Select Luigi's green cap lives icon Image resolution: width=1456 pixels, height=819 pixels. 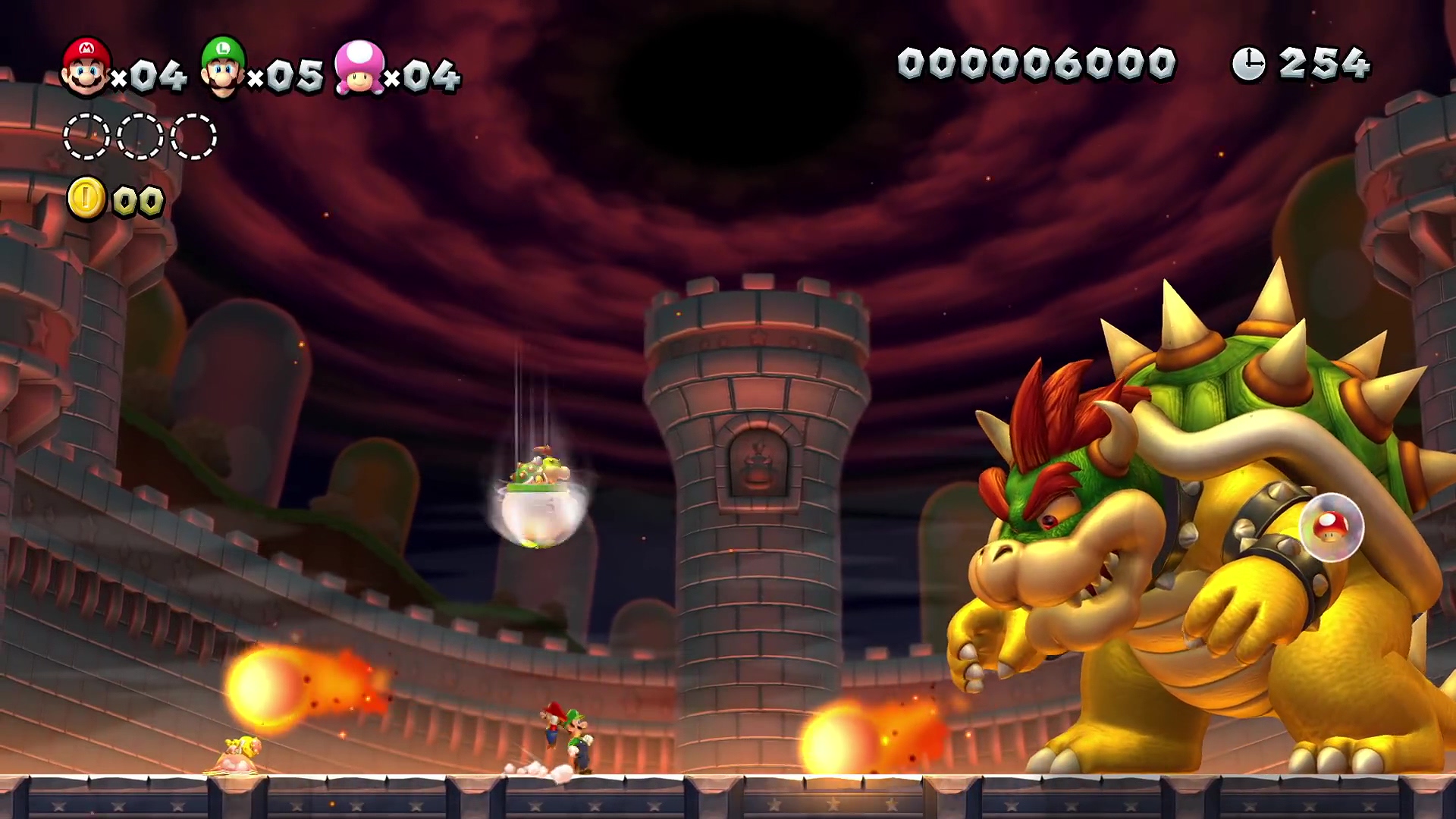[x=222, y=67]
